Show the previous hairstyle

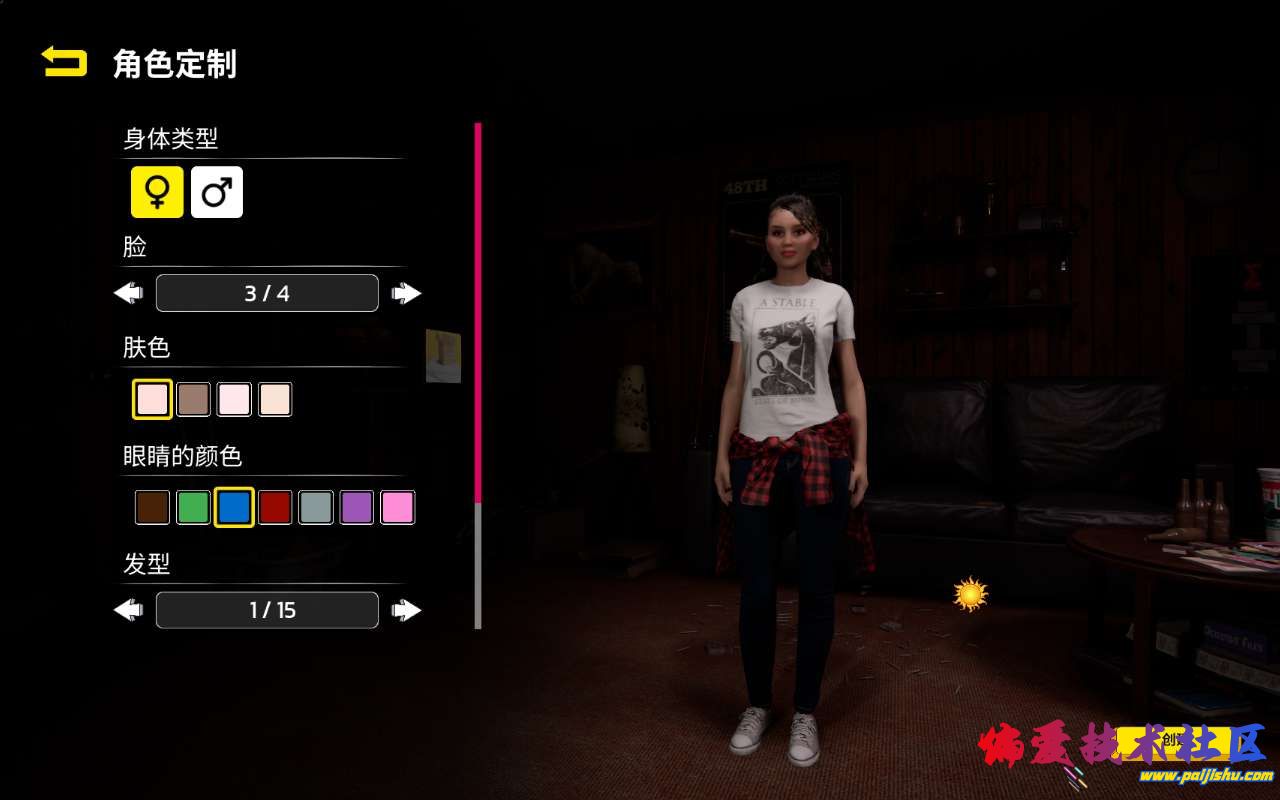tap(129, 610)
